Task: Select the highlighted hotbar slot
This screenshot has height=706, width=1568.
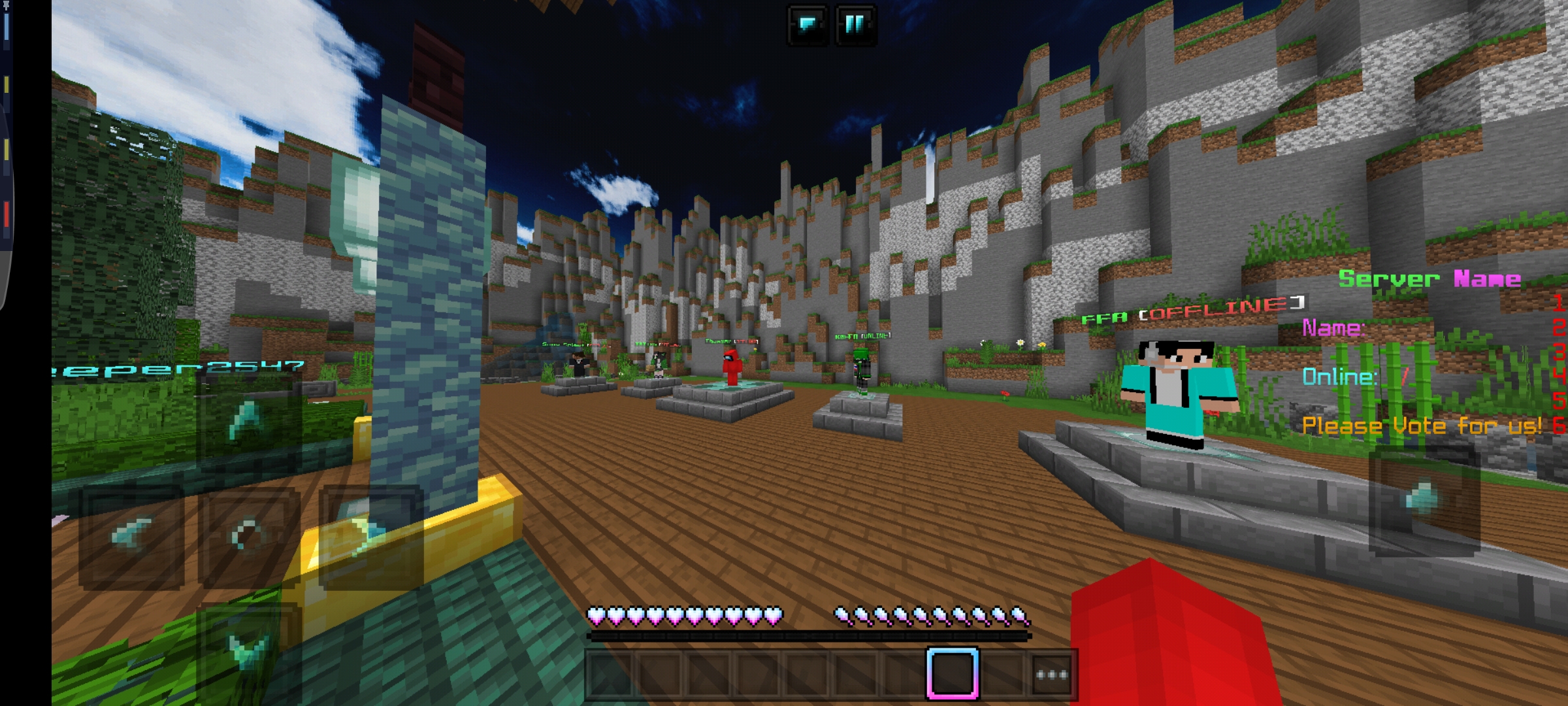Action: click(x=952, y=673)
